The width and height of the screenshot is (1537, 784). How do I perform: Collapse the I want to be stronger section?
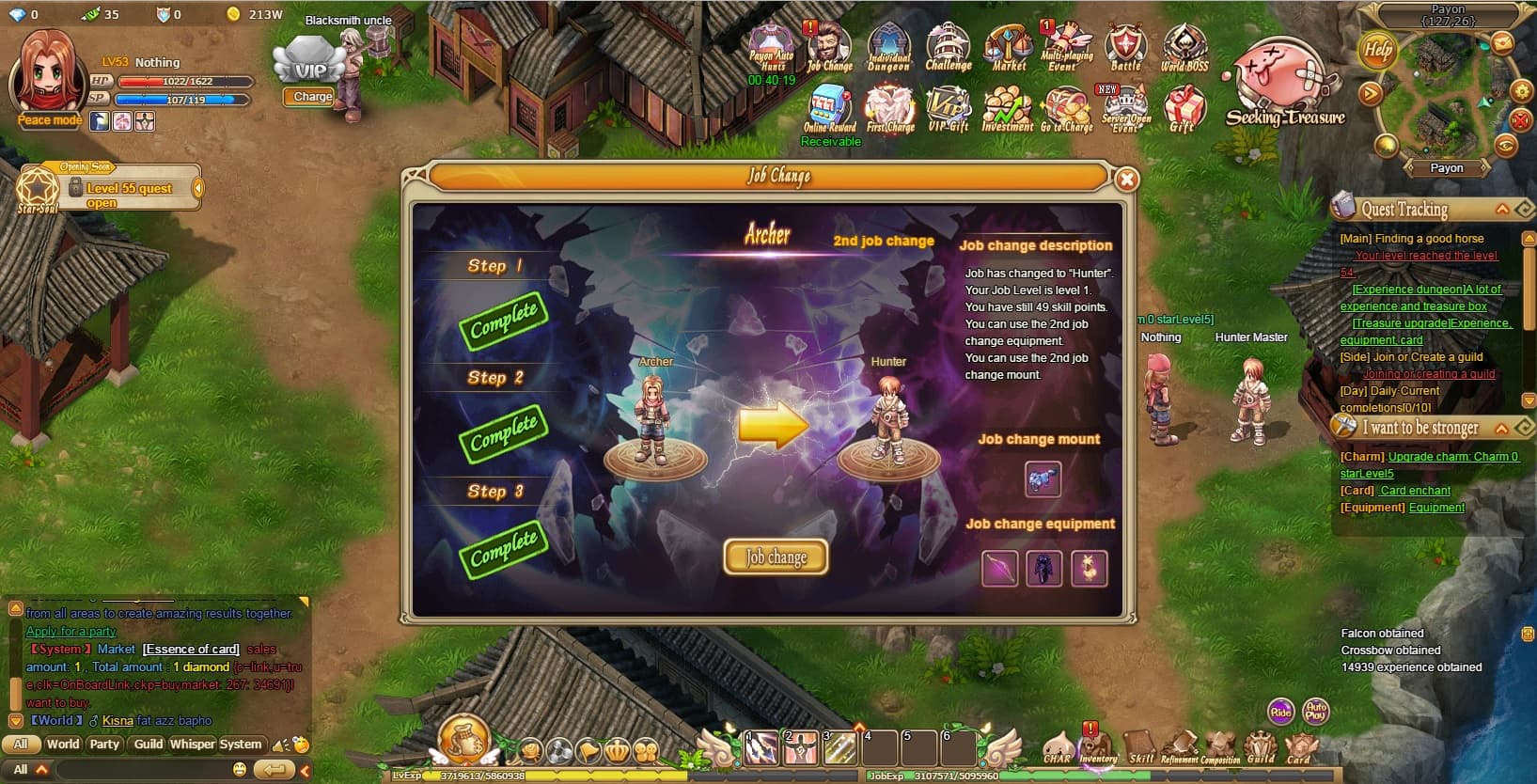1503,428
